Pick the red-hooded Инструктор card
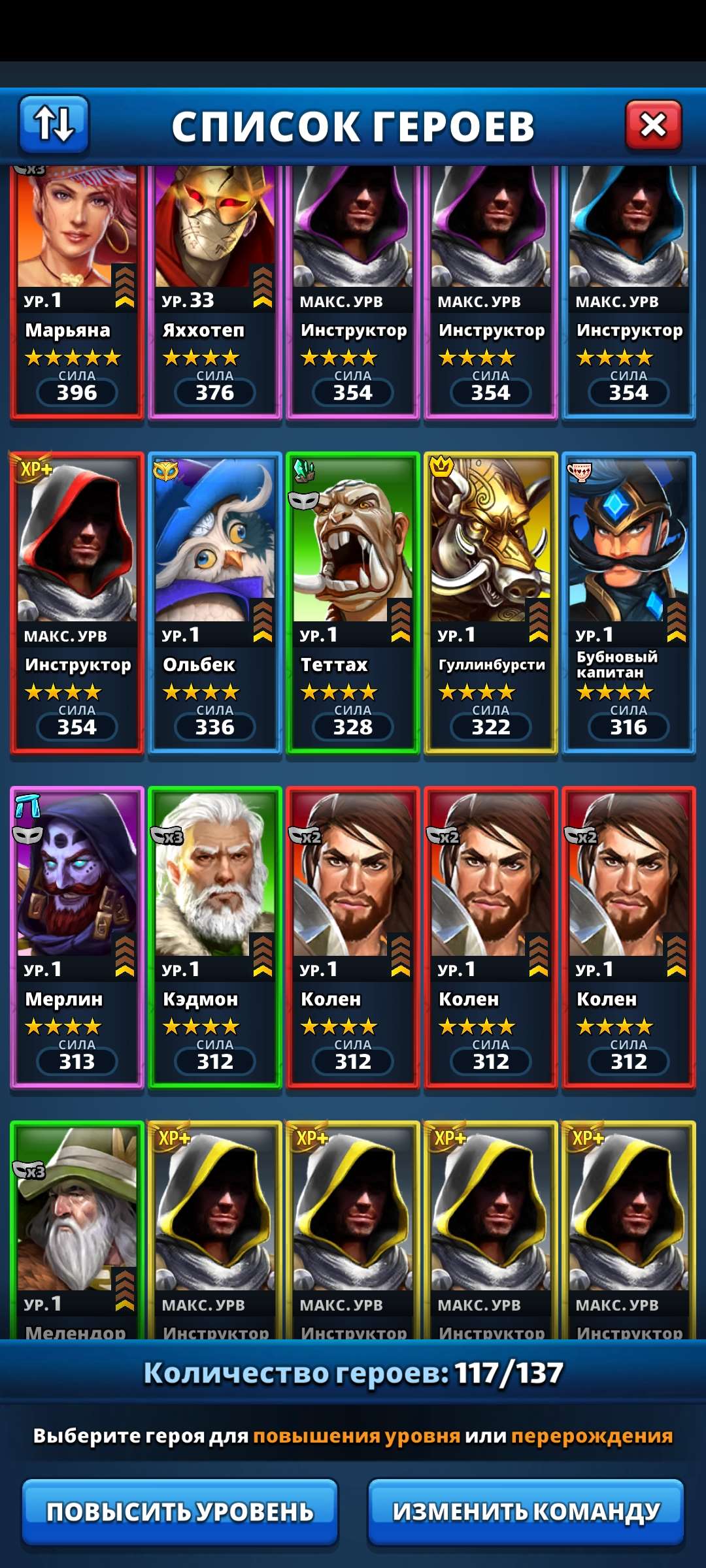This screenshot has height=1568, width=706. [77, 602]
